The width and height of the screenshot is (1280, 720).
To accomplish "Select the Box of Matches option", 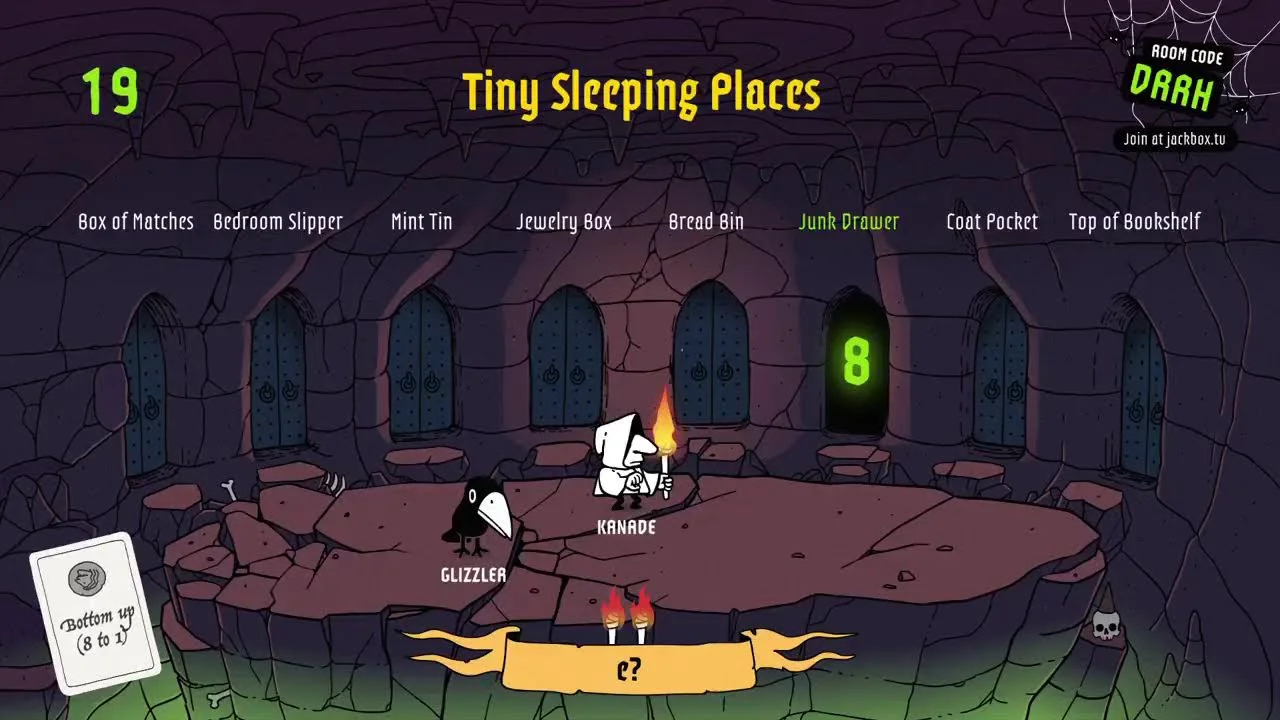I will [x=136, y=222].
